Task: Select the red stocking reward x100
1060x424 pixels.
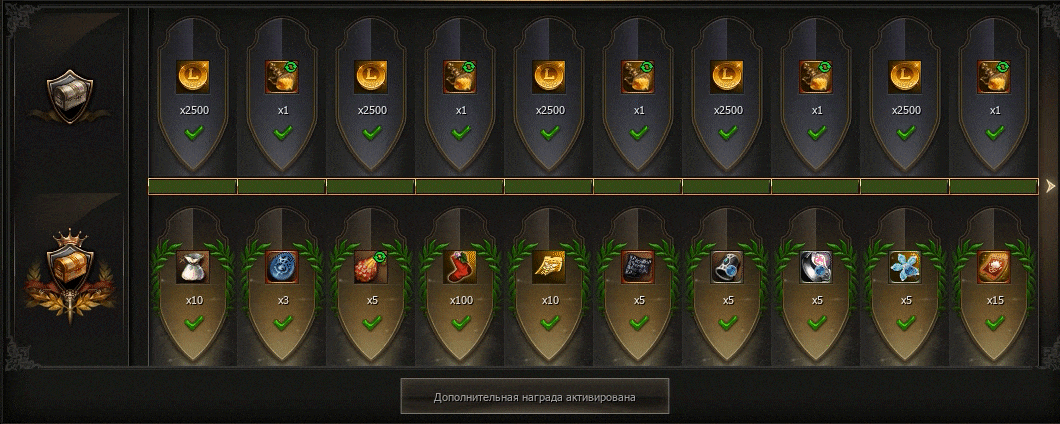Action: click(460, 267)
